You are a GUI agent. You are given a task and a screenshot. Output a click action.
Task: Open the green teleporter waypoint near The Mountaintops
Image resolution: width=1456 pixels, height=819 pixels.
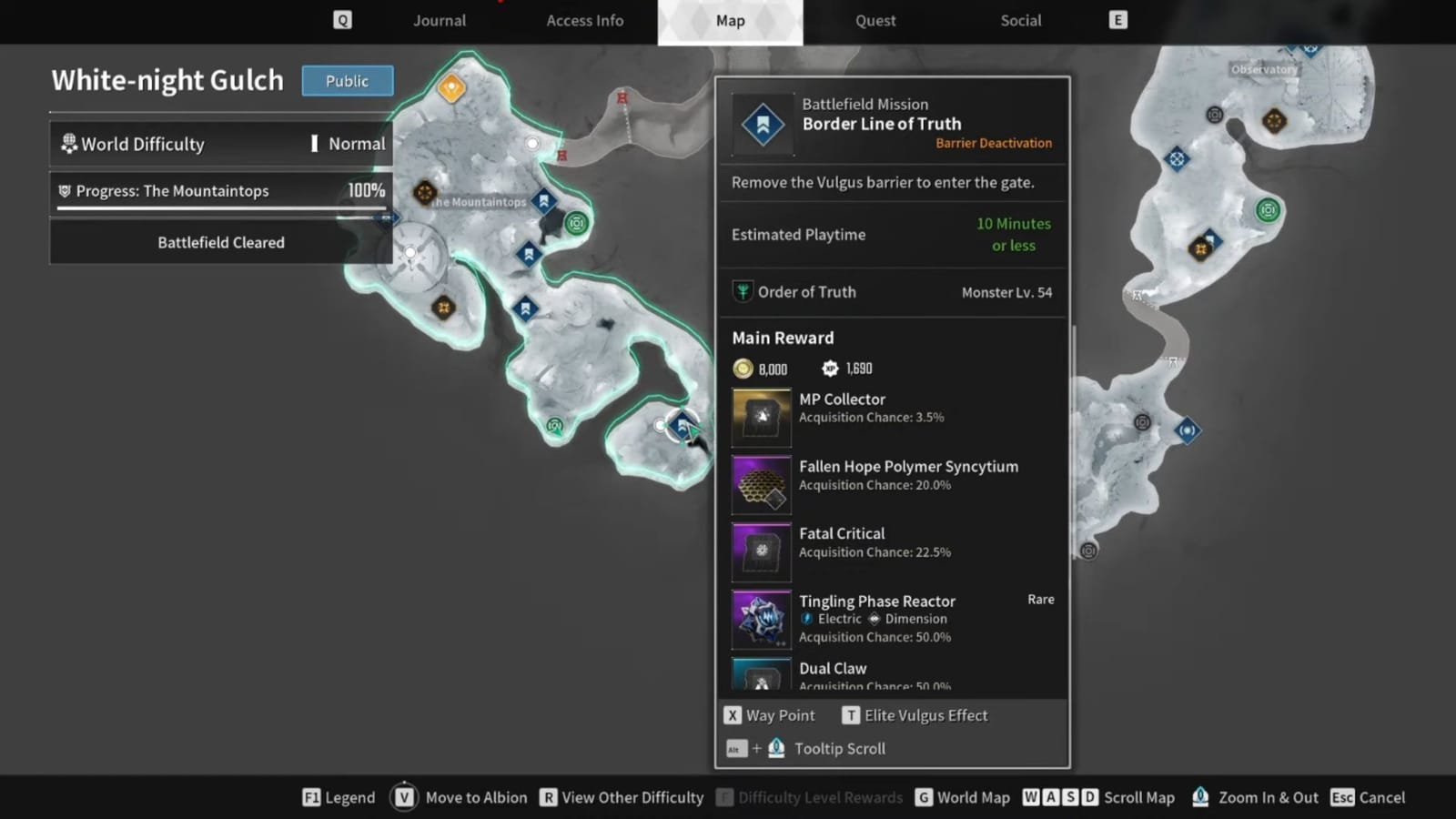pyautogui.click(x=577, y=221)
